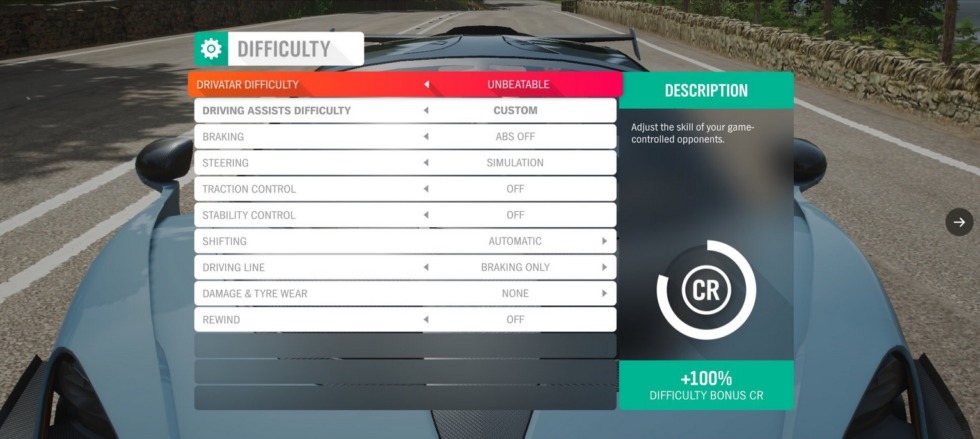Image resolution: width=980 pixels, height=439 pixels.
Task: Click right arrow next to Braking Only
Action: click(x=604, y=267)
